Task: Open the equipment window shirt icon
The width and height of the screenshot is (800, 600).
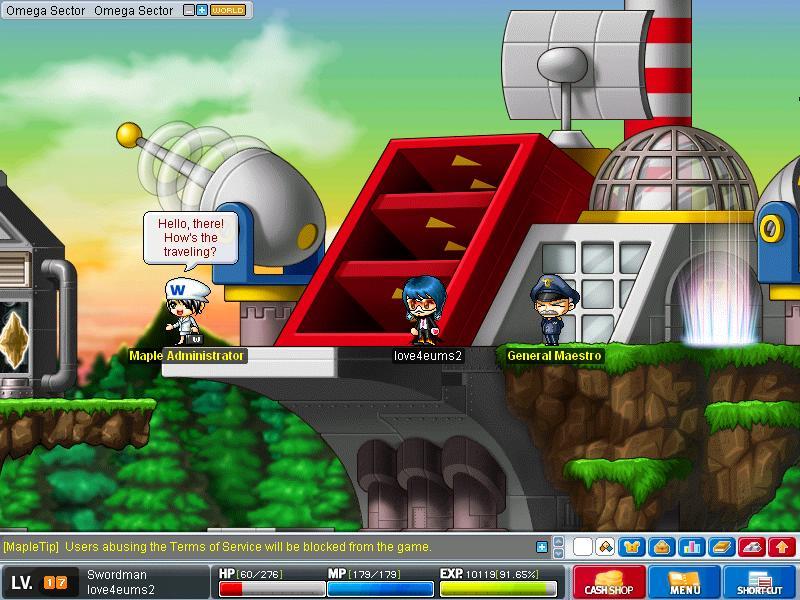Action: 632,547
